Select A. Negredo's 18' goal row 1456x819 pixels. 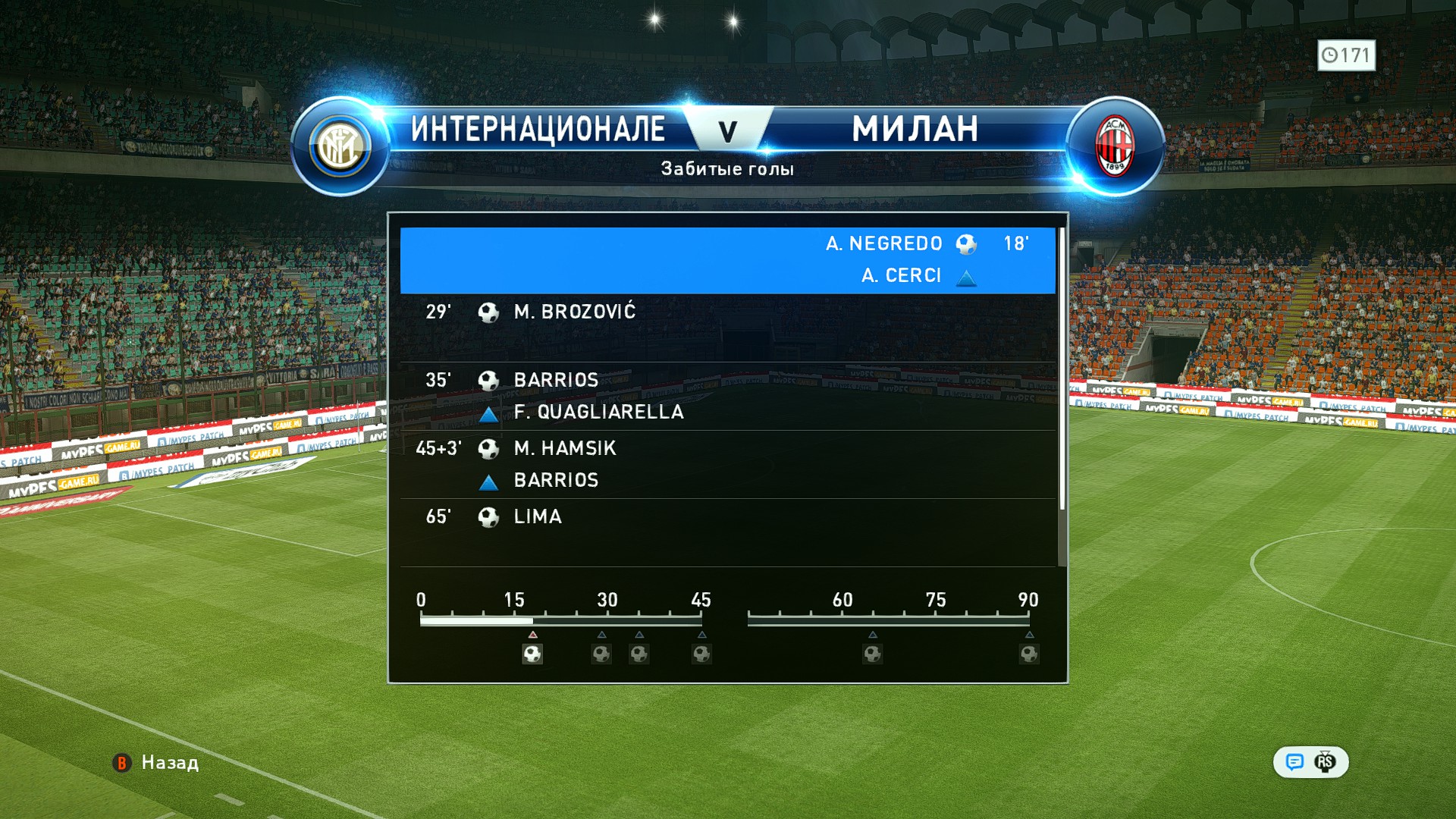point(727,259)
